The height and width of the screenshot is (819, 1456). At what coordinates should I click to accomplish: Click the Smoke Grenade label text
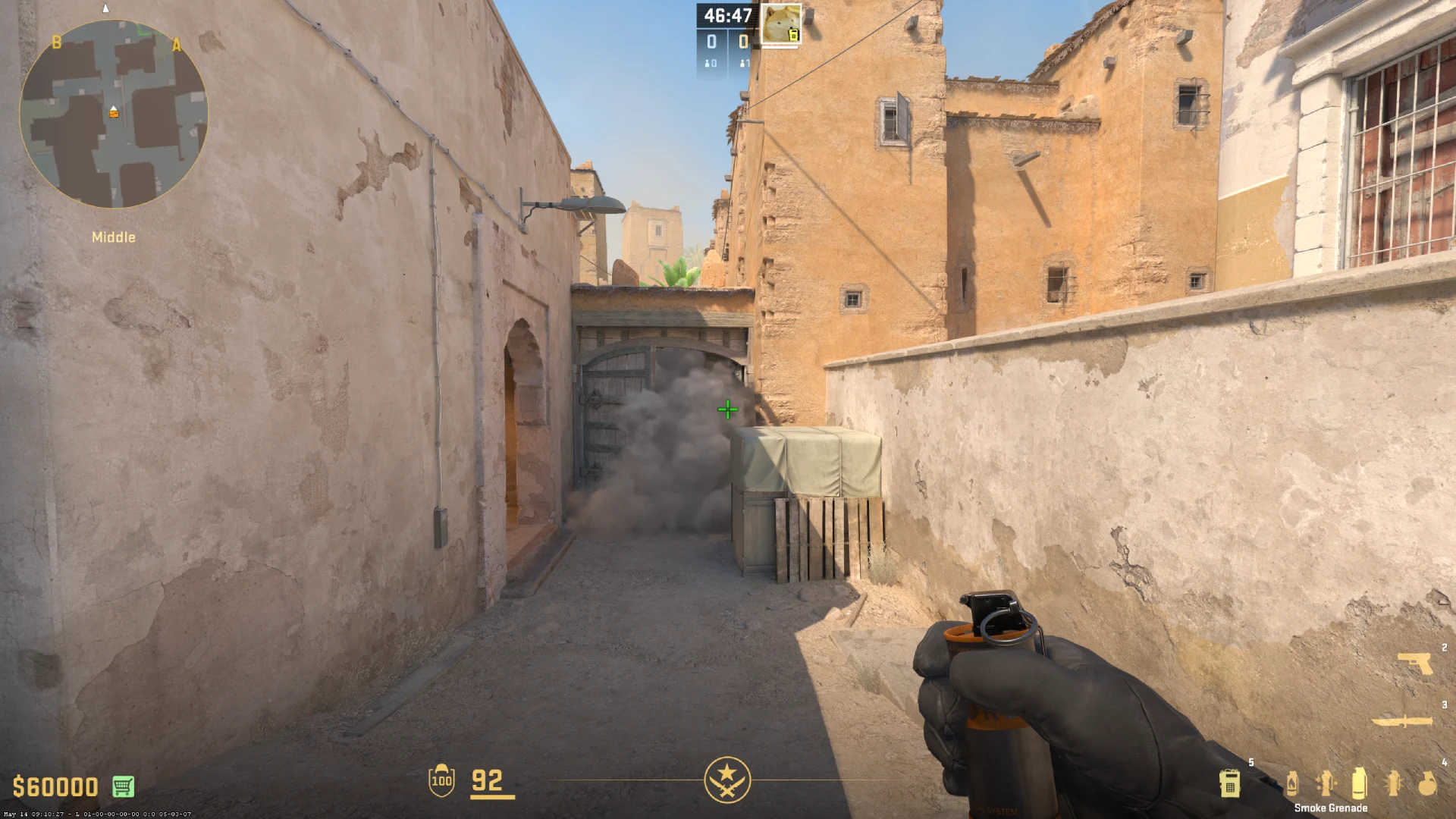point(1332,808)
